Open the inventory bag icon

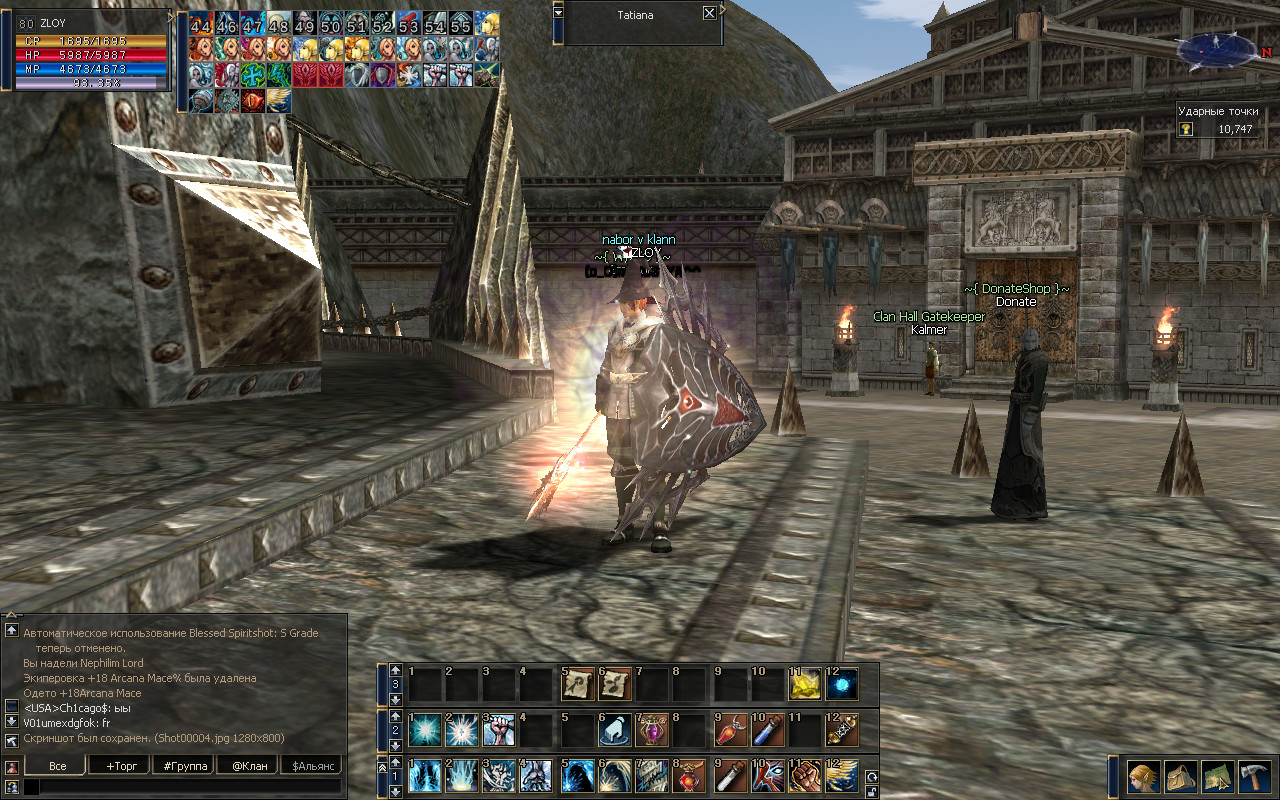[1179, 777]
